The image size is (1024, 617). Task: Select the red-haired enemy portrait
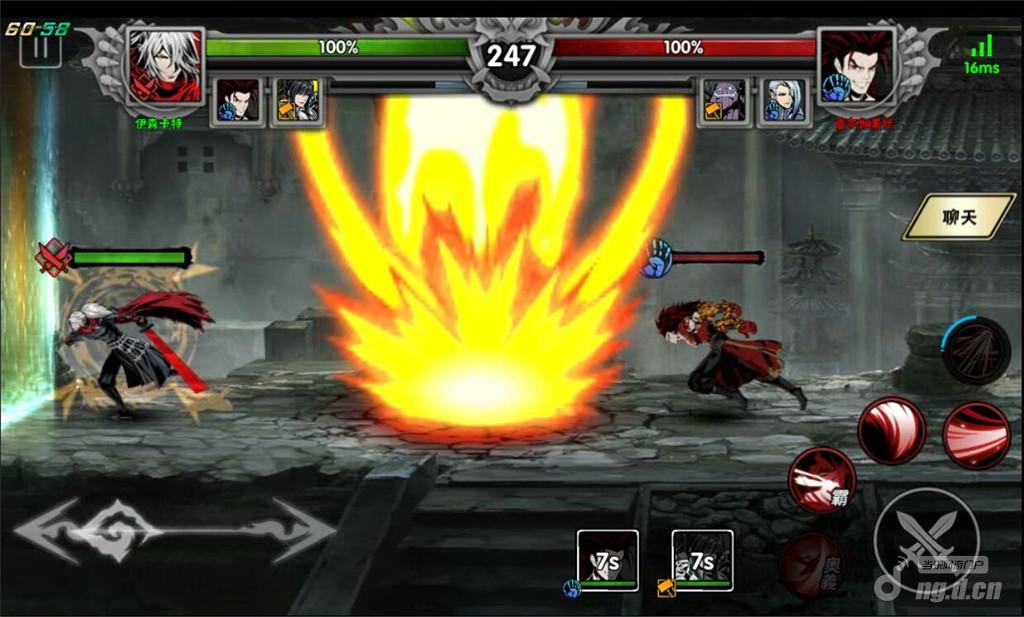click(x=856, y=67)
